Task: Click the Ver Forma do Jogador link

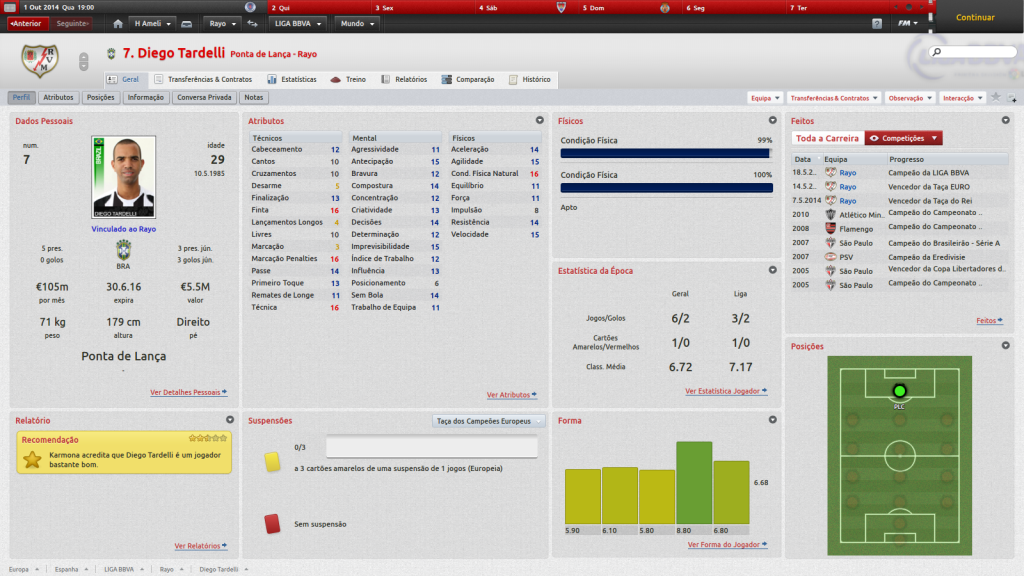Action: 726,545
